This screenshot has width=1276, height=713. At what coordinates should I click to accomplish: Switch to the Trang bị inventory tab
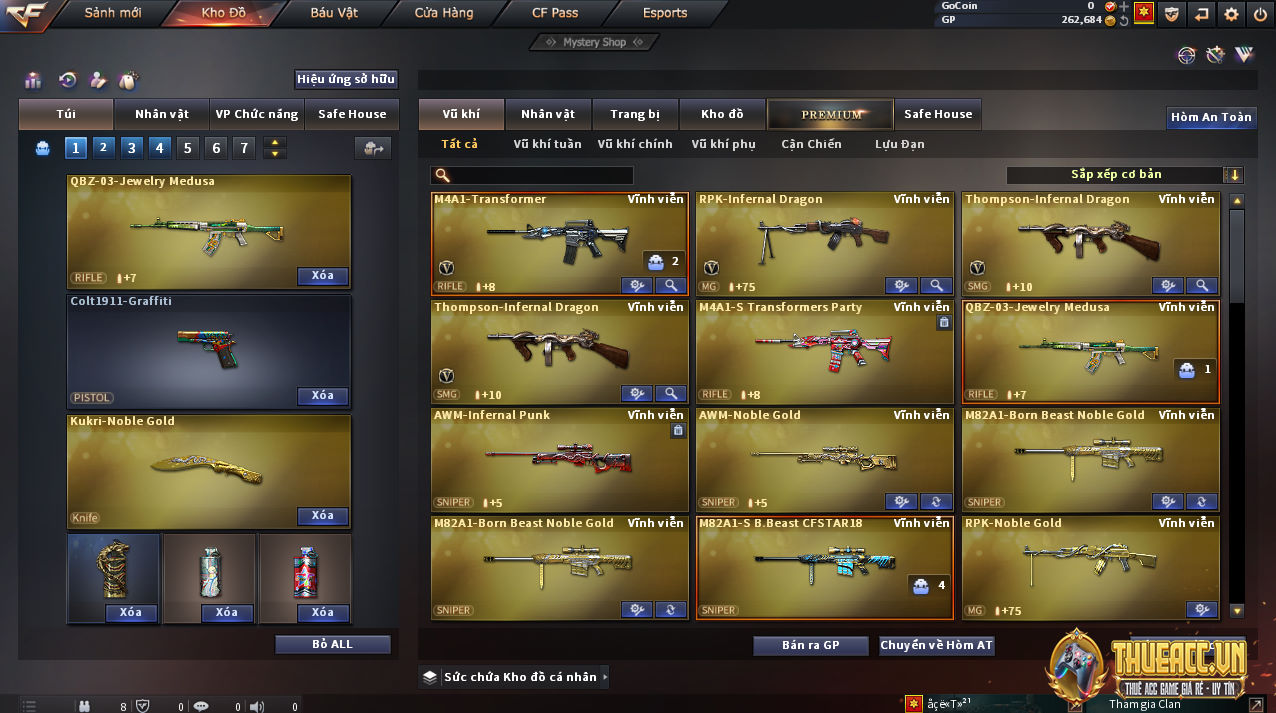click(635, 114)
